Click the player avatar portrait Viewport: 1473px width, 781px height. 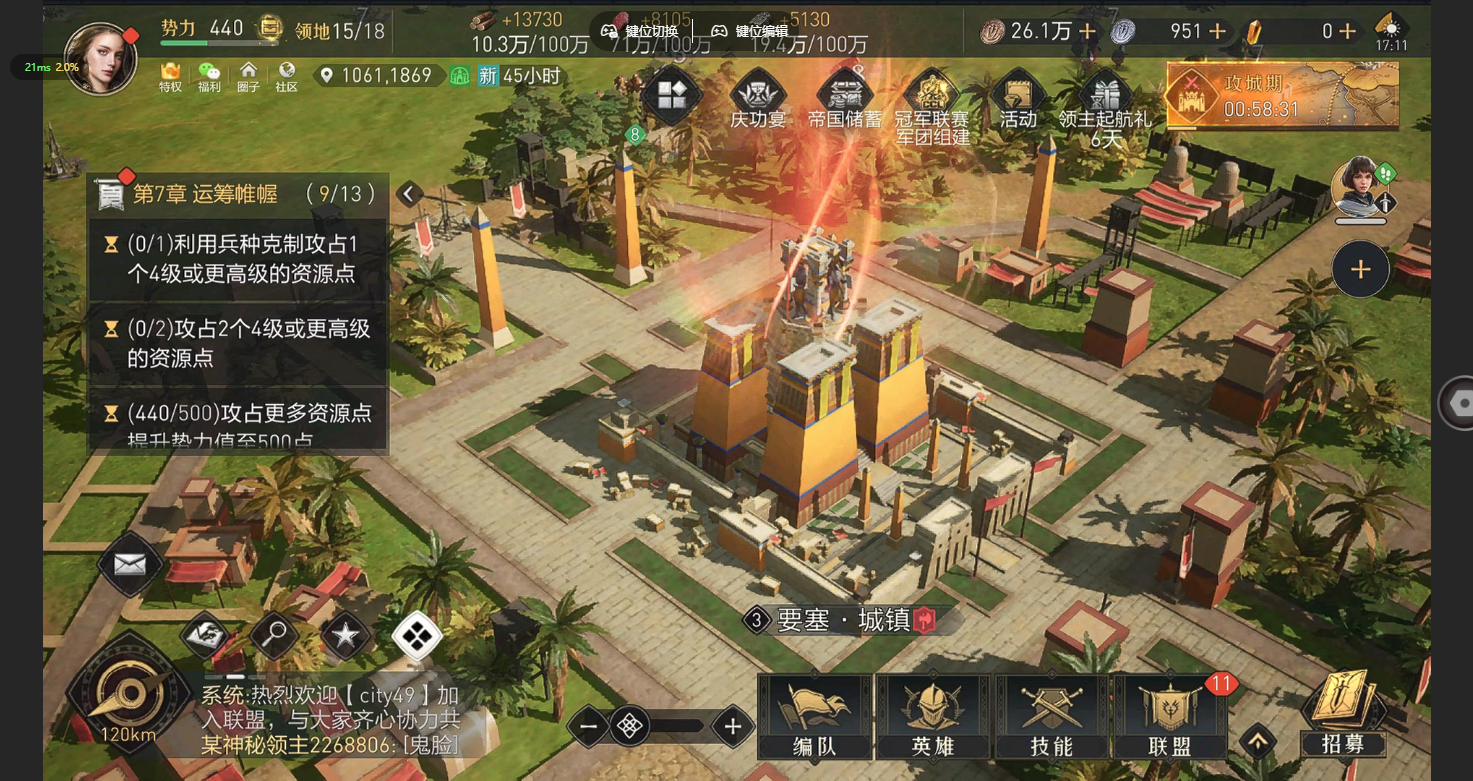[99, 58]
